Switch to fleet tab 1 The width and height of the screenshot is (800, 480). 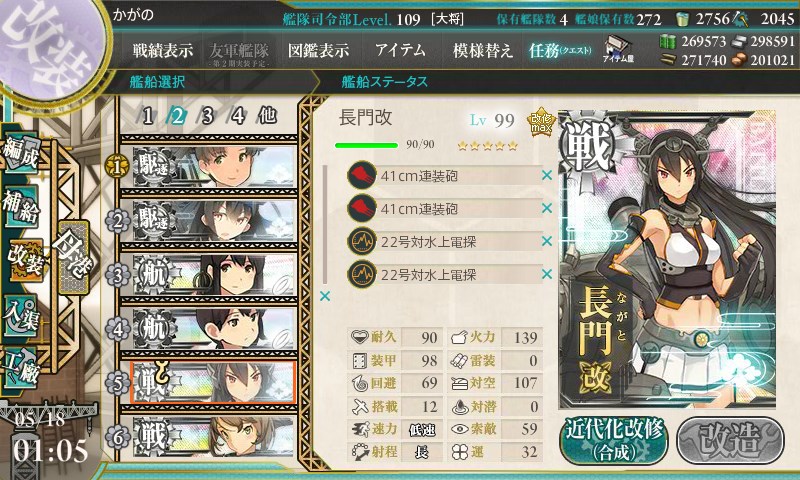tap(148, 115)
